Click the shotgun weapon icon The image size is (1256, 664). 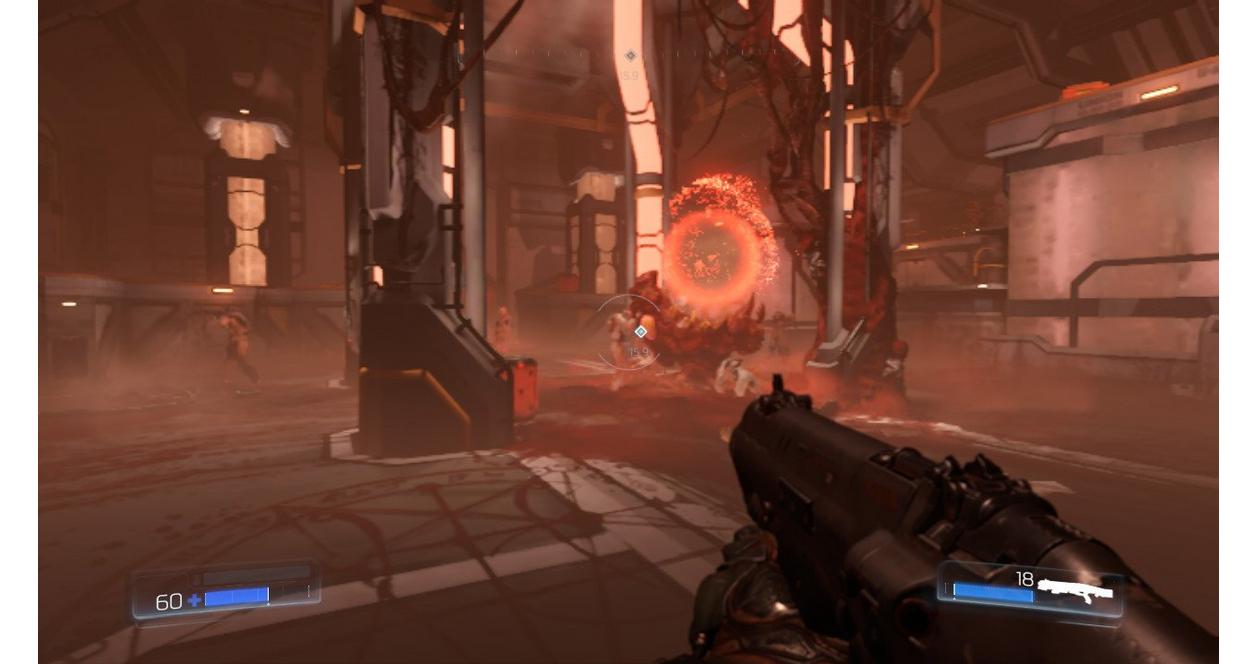[x=1074, y=590]
